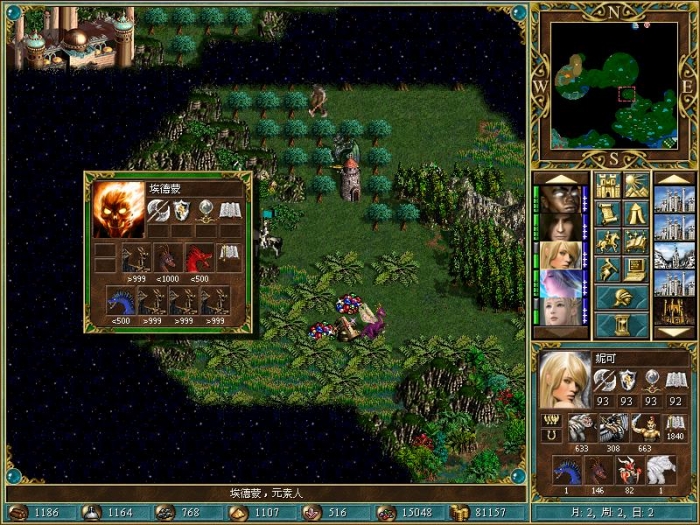Viewport: 700px width, 525px height.
Task: Open the quest log scroll button
Action: tap(608, 214)
